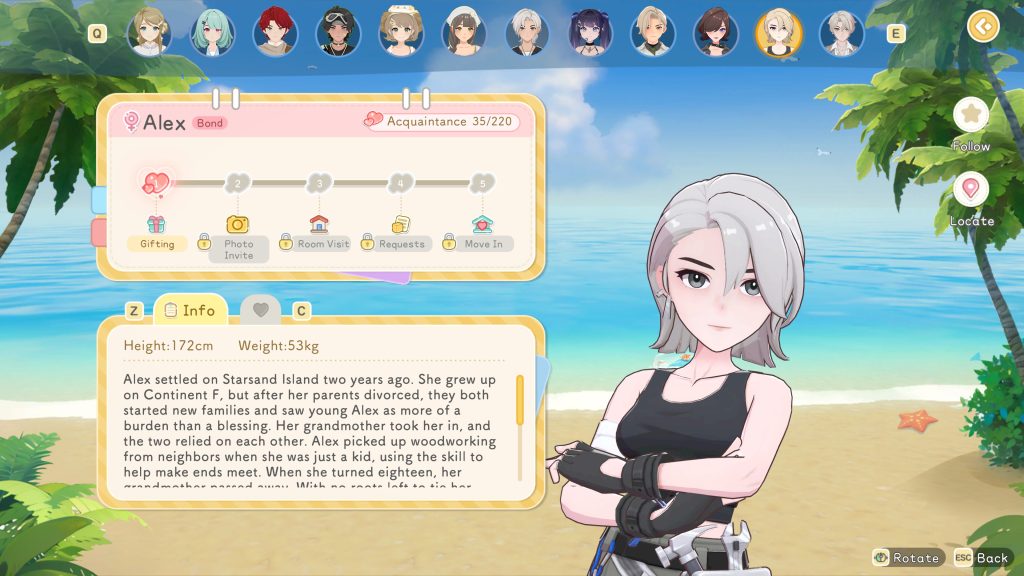
Task: Open the Info tab
Action: pos(190,310)
